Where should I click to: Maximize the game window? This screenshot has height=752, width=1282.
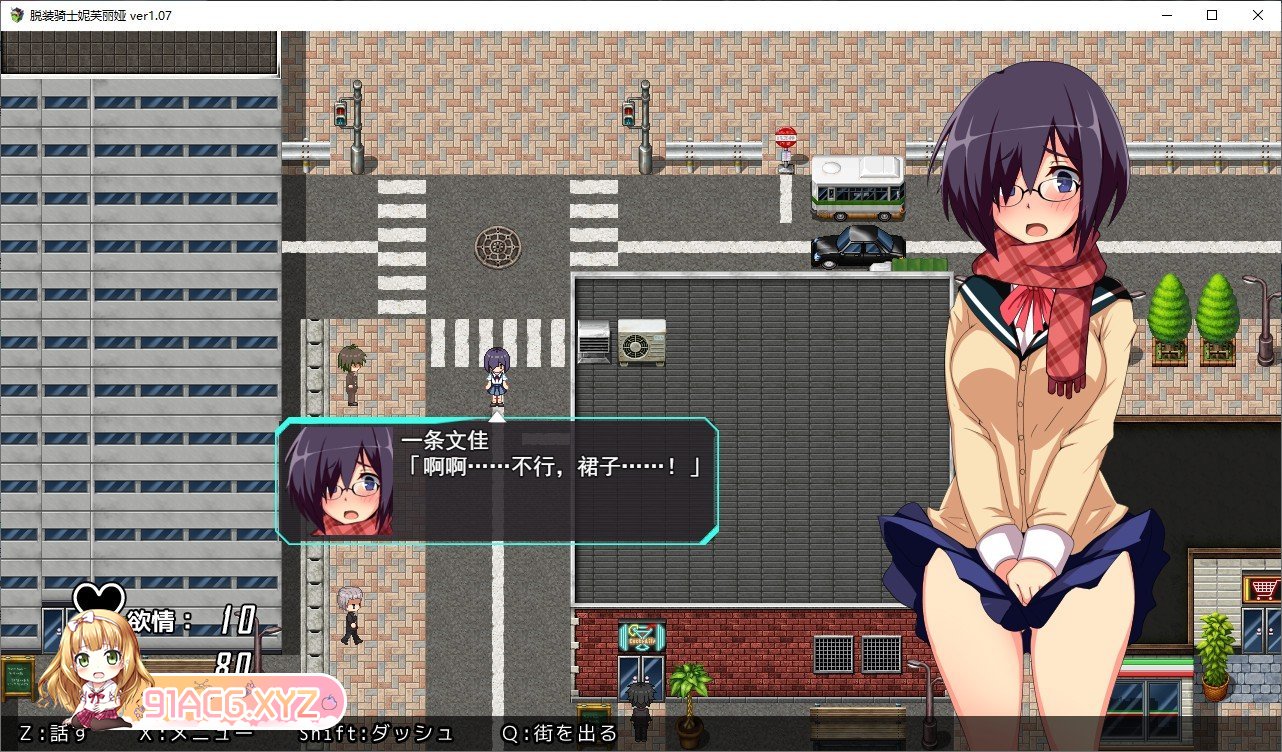pyautogui.click(x=1212, y=15)
